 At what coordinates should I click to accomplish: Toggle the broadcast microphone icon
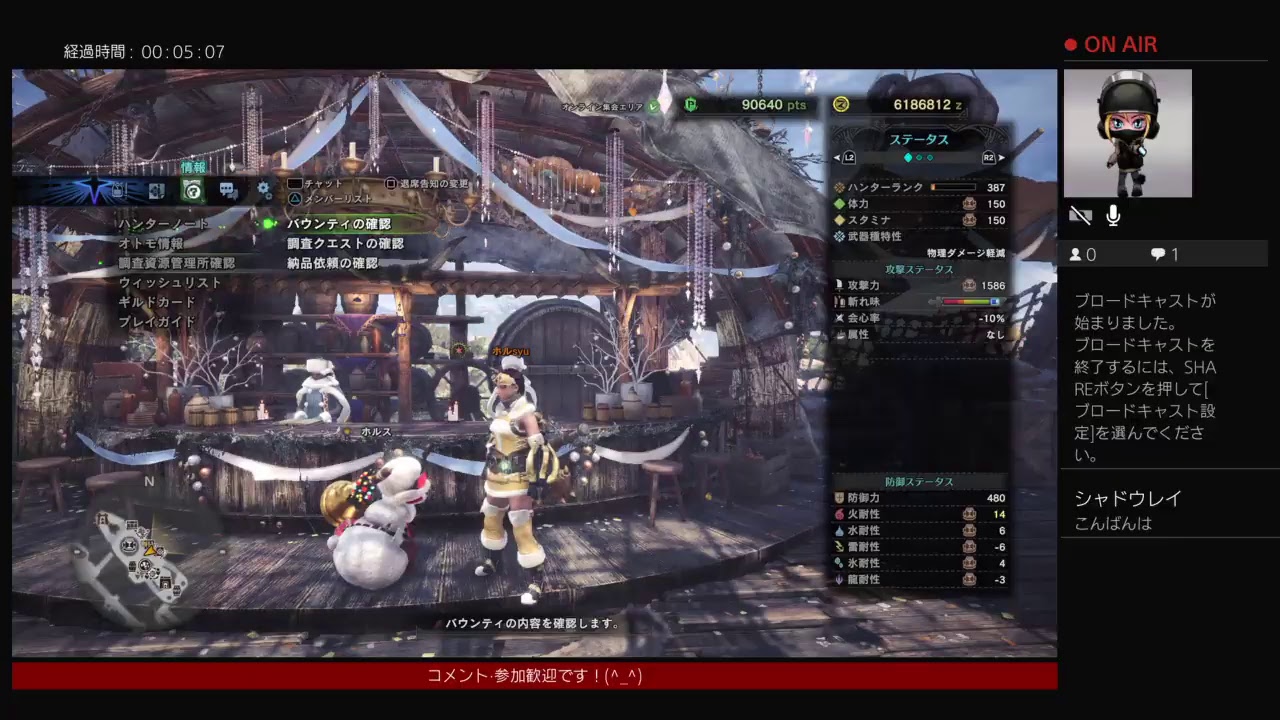tap(1113, 215)
